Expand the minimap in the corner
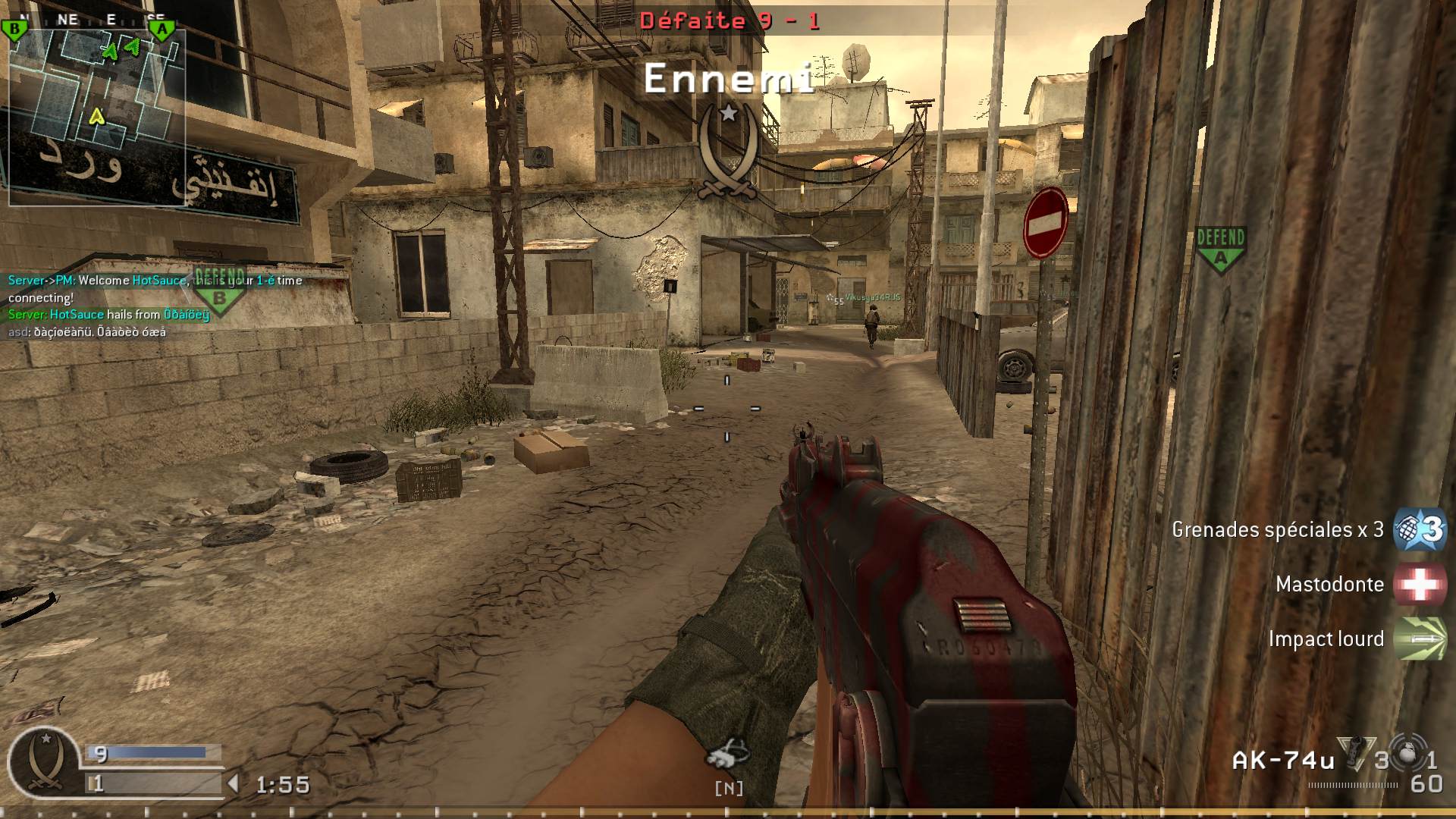This screenshot has height=819, width=1456. coord(99,114)
